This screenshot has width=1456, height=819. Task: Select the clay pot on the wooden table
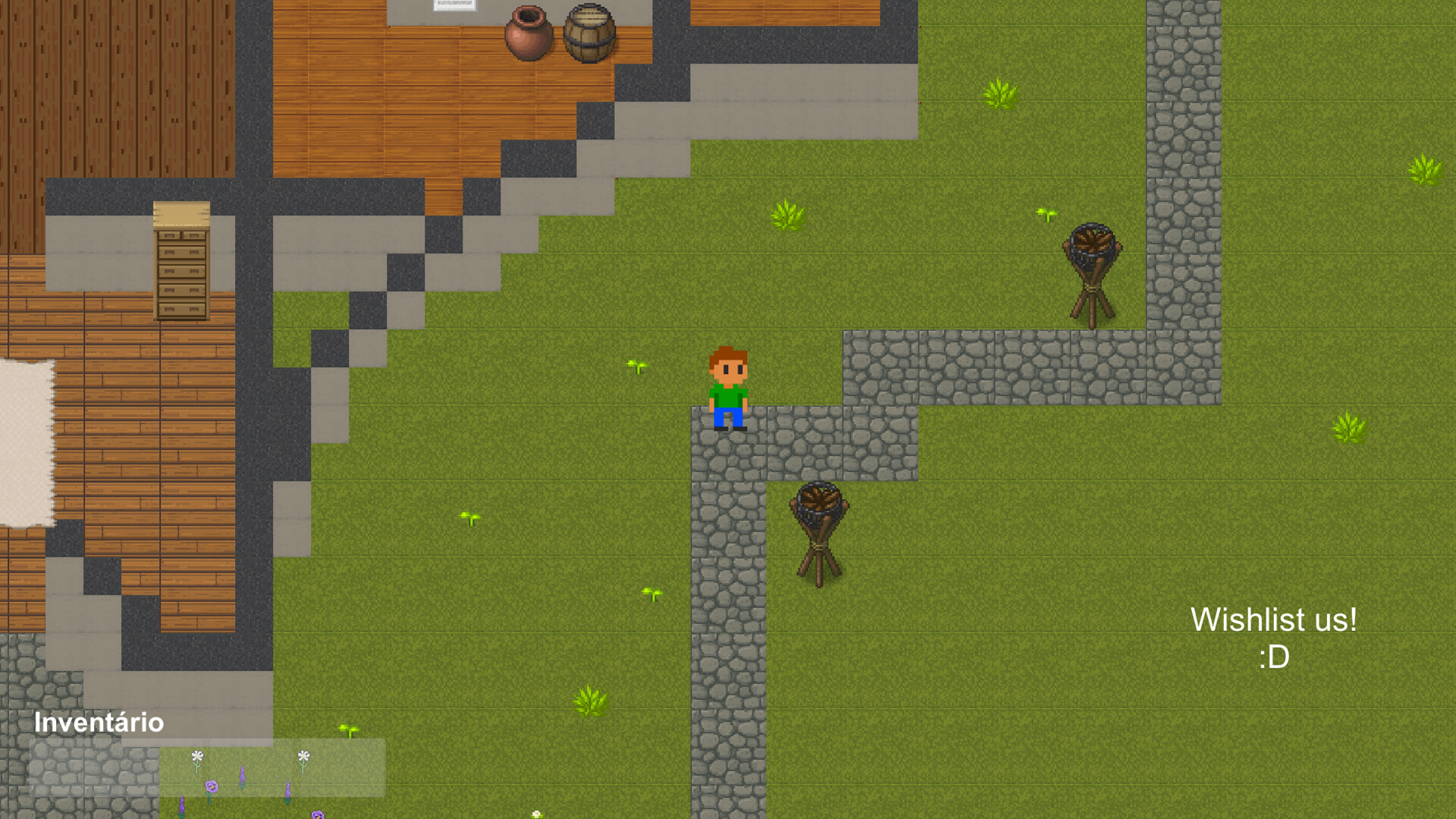(x=529, y=34)
